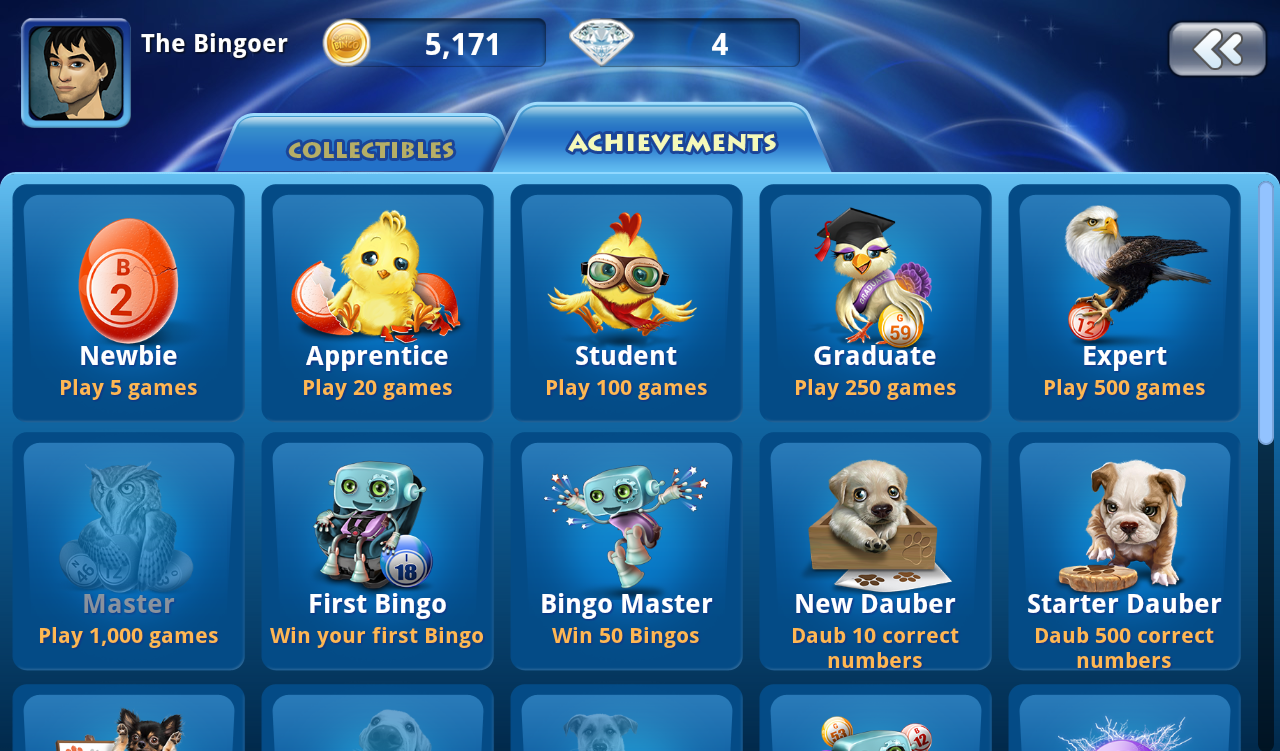Viewport: 1280px width, 751px height.
Task: View the New Dauber achievement
Action: coord(875,550)
